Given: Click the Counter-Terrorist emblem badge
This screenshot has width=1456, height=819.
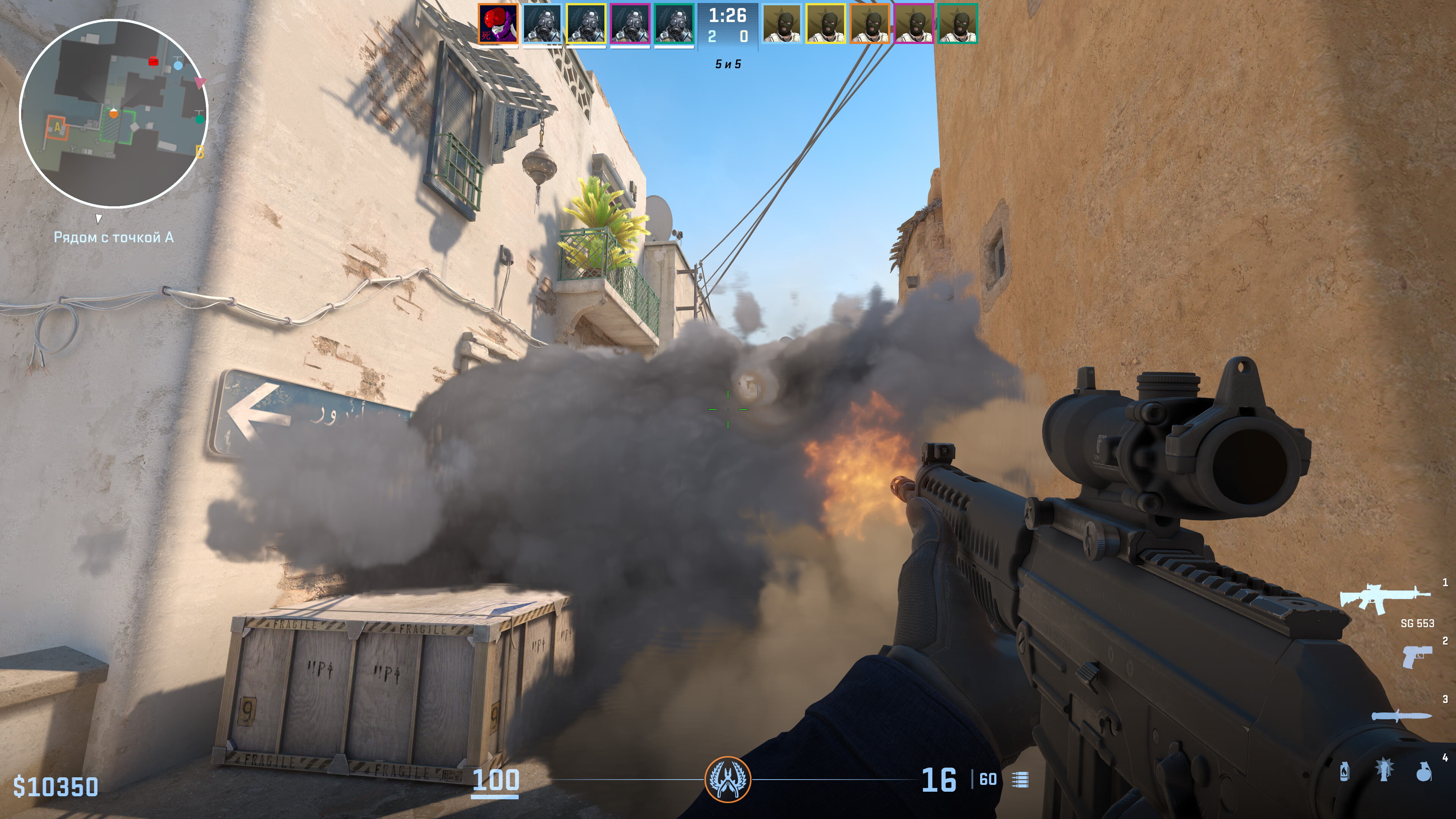Looking at the screenshot, I should click(x=728, y=780).
